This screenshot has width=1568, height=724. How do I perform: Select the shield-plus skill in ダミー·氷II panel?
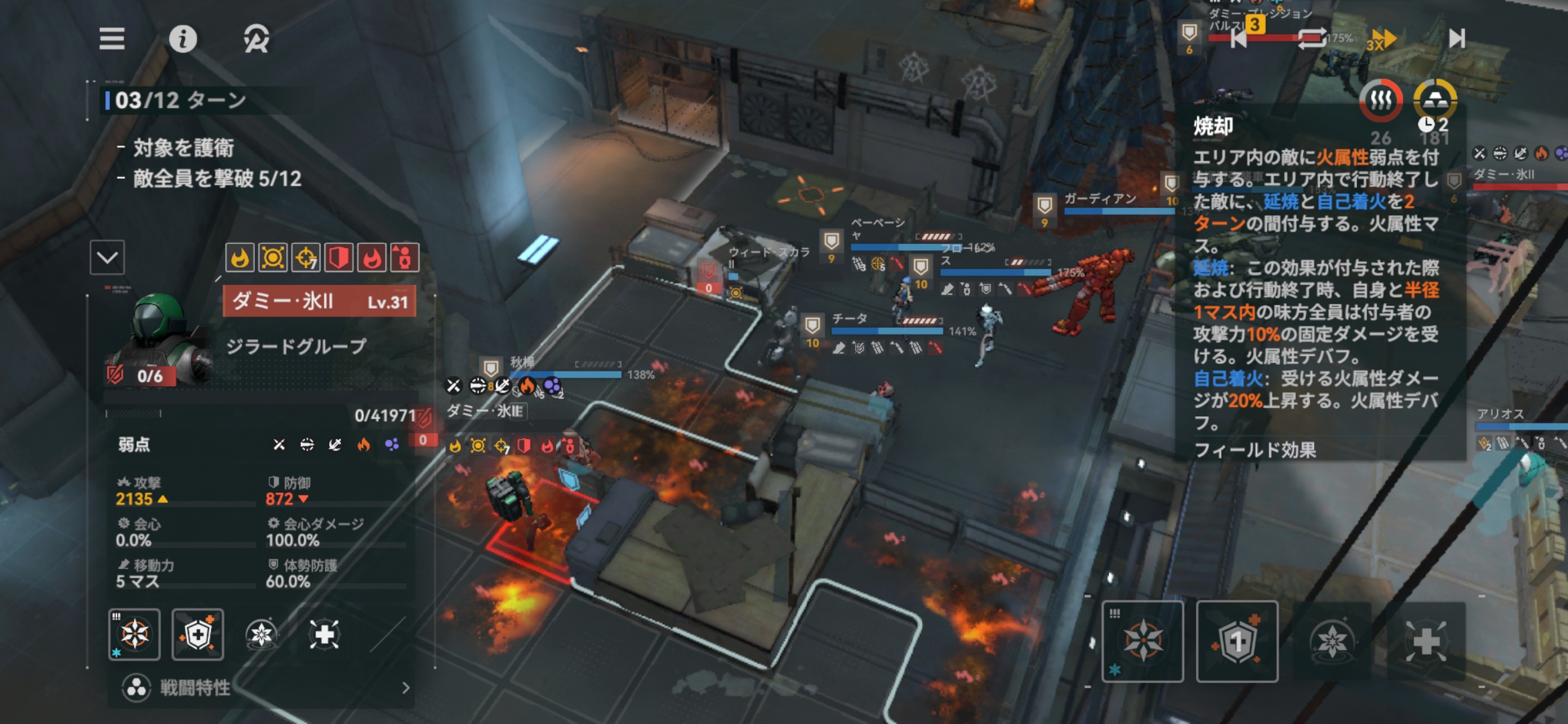(x=198, y=634)
